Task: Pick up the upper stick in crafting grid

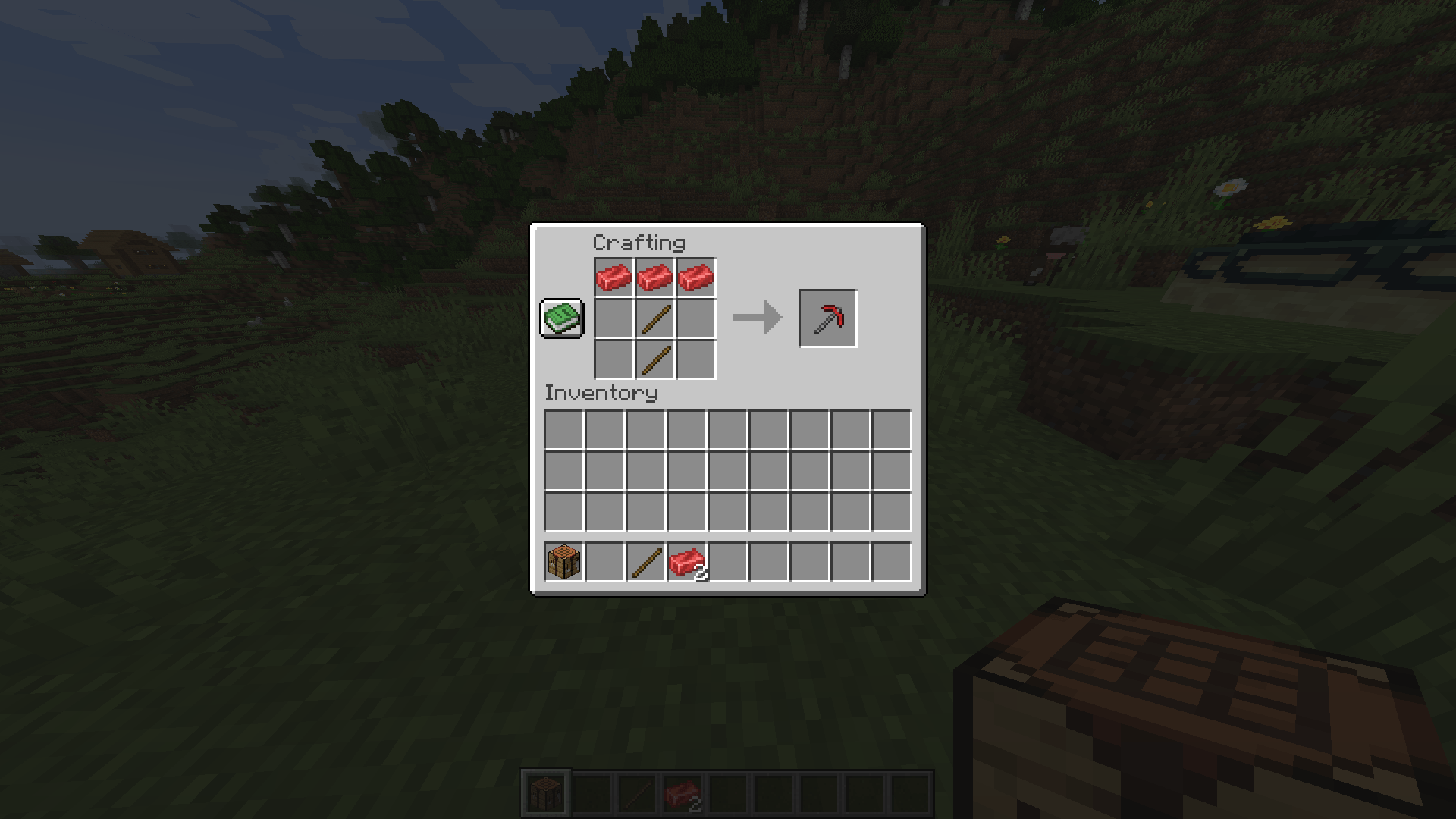Action: [655, 317]
